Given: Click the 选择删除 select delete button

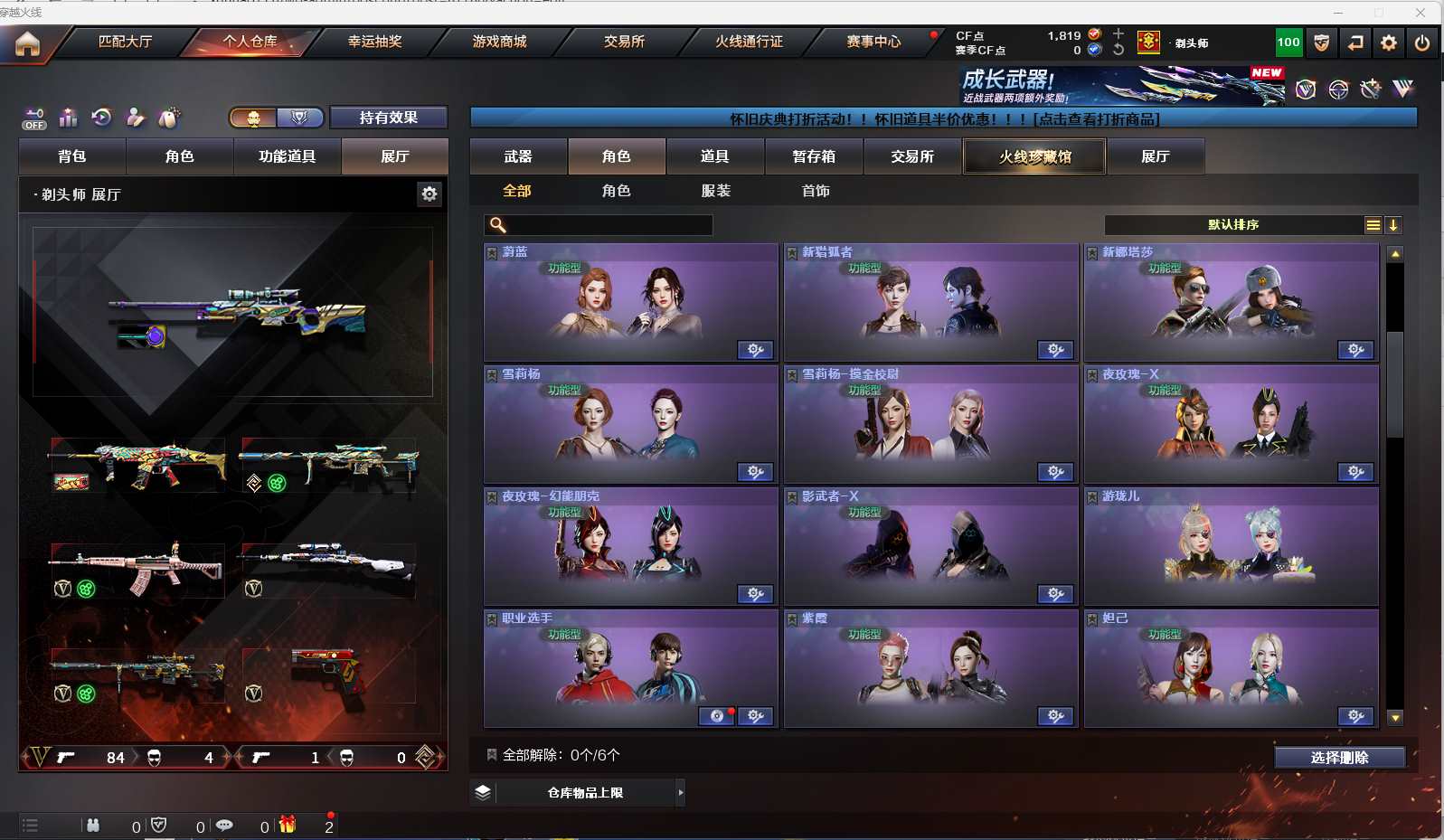Looking at the screenshot, I should click(x=1339, y=758).
